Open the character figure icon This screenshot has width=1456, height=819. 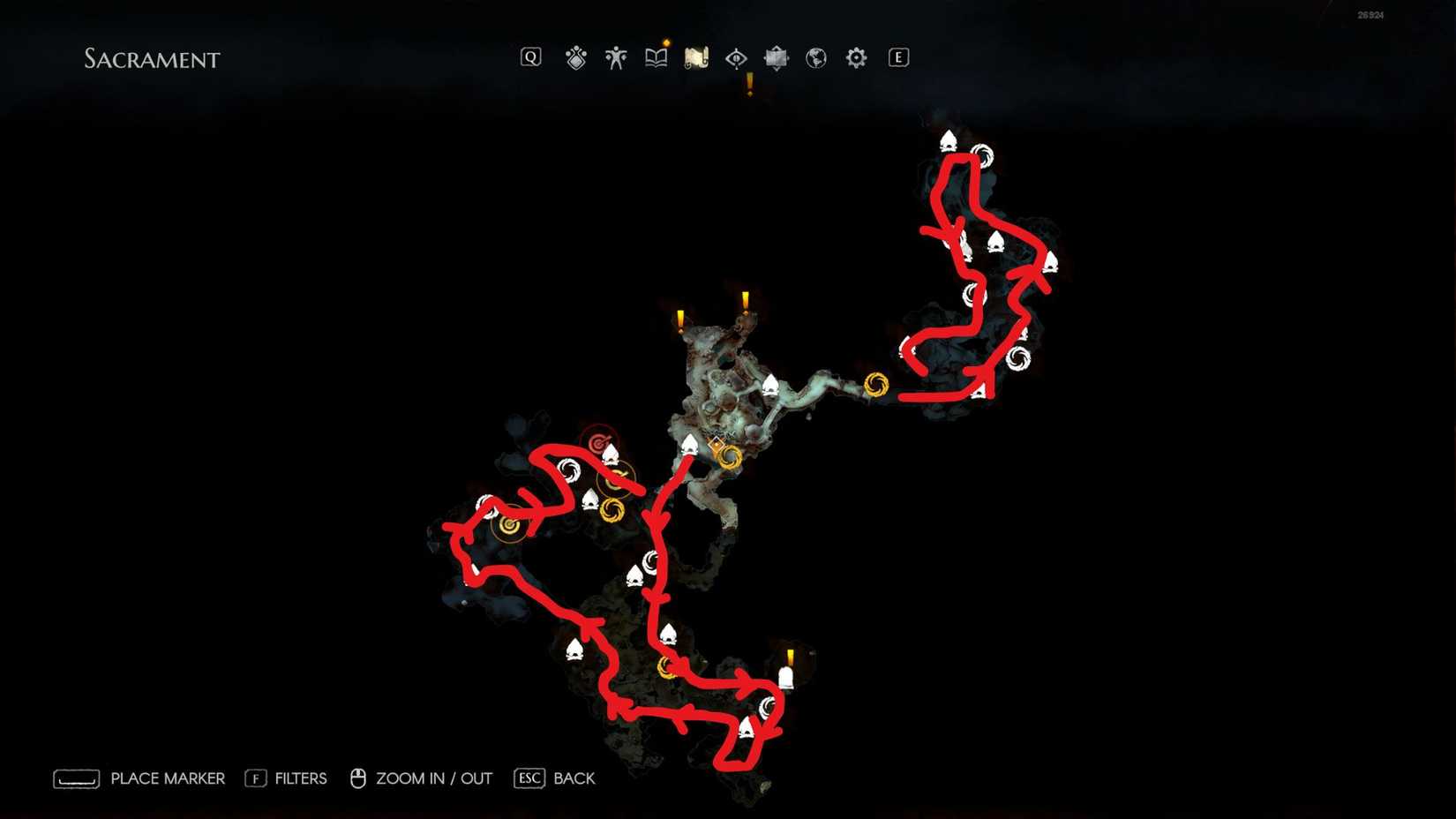[x=616, y=57]
